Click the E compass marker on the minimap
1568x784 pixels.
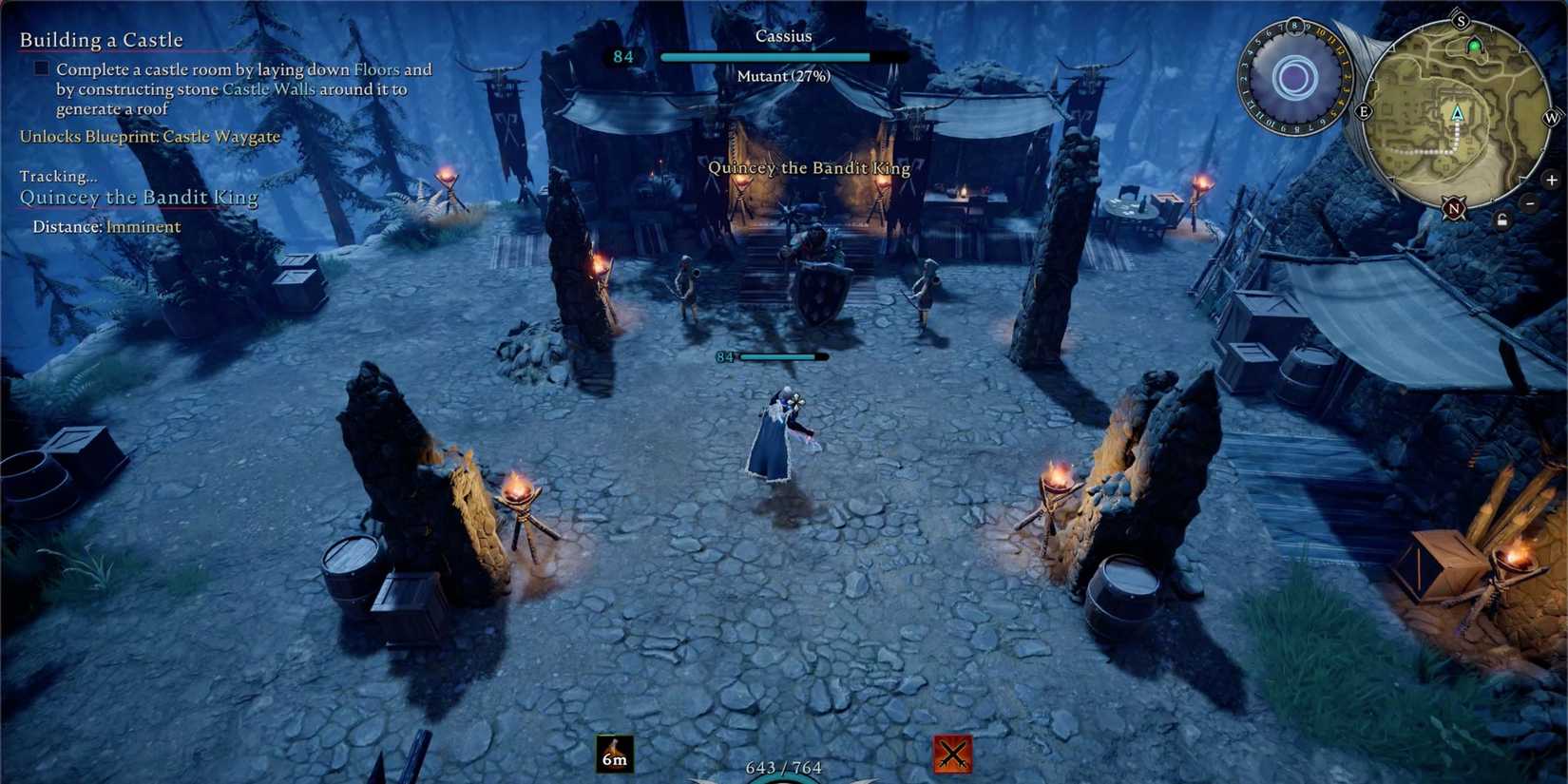1364,111
